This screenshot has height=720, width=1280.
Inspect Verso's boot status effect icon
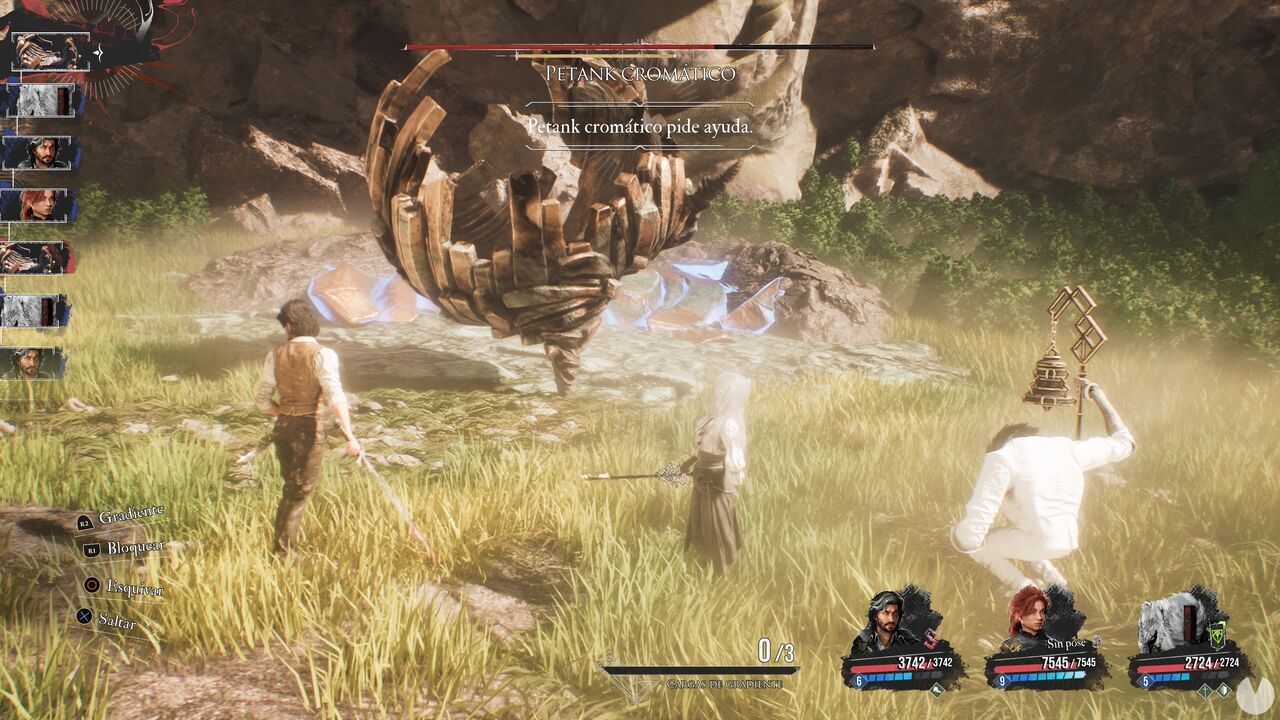[937, 688]
